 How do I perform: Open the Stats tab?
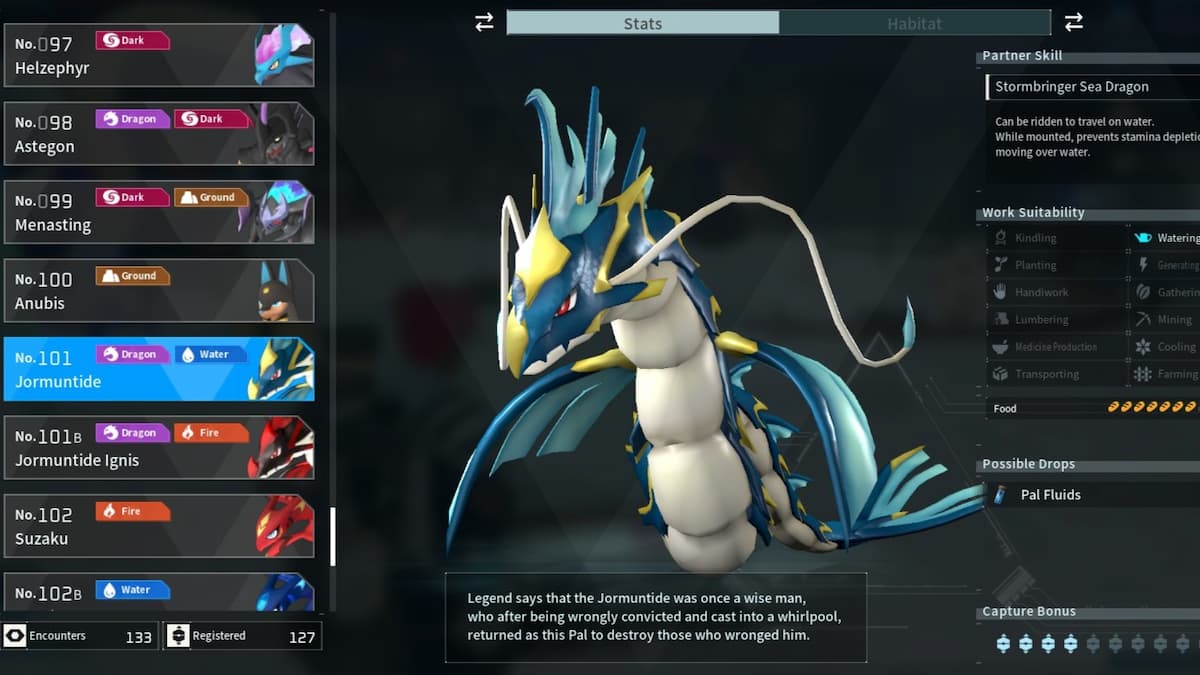pyautogui.click(x=642, y=23)
